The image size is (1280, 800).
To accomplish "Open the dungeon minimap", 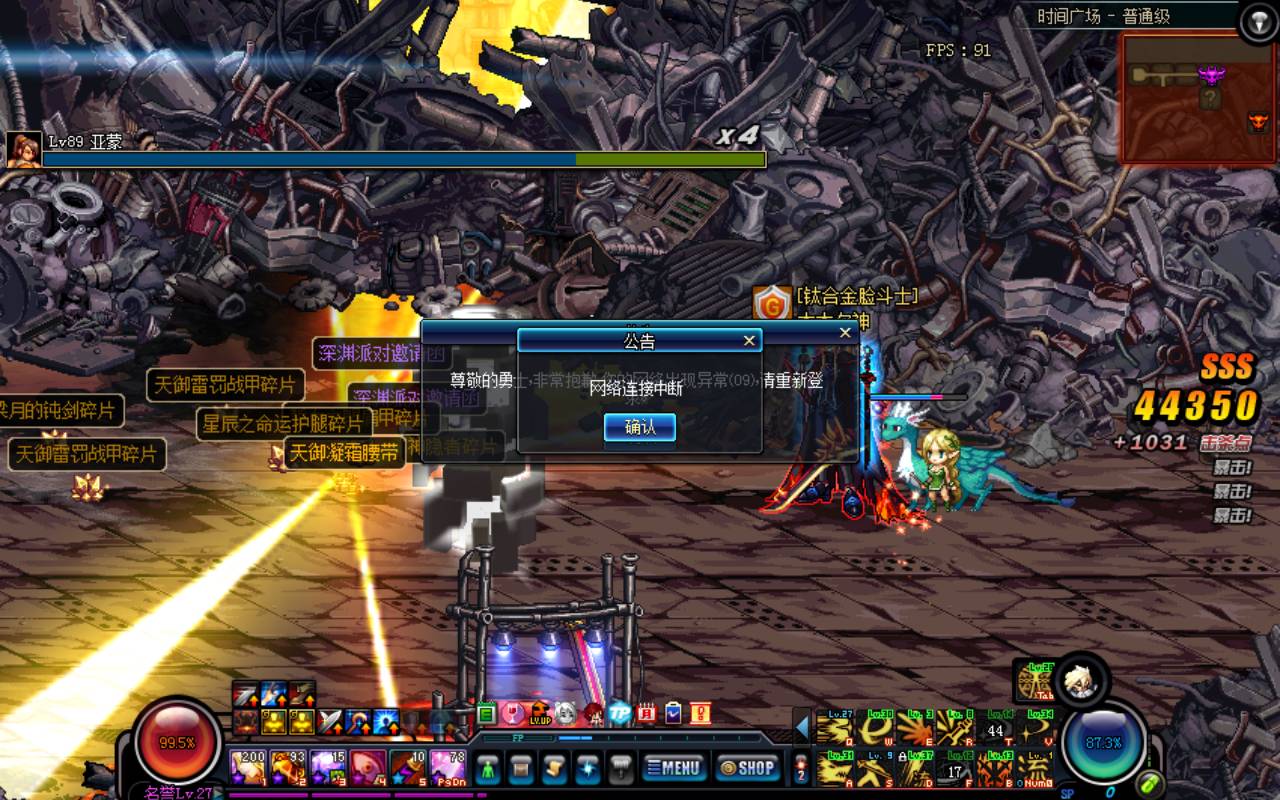I will click(x=1196, y=99).
